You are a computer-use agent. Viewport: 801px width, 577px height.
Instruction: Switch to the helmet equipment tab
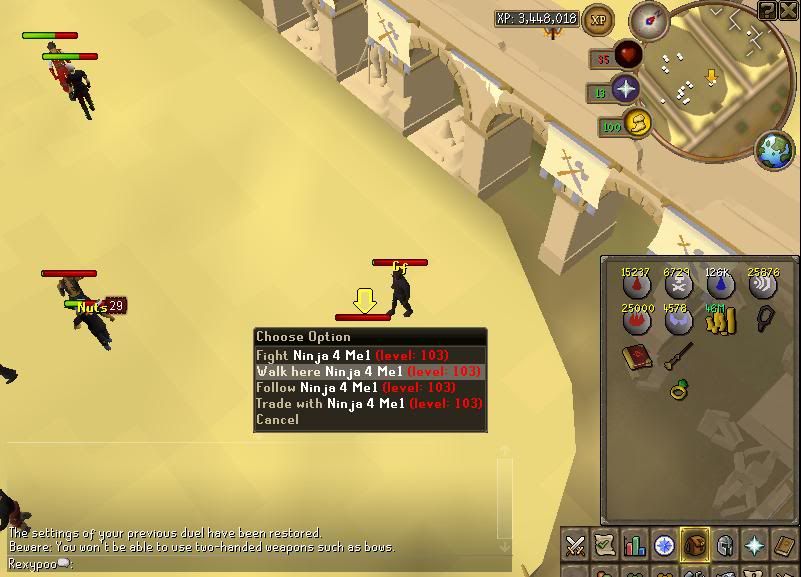pyautogui.click(x=724, y=545)
